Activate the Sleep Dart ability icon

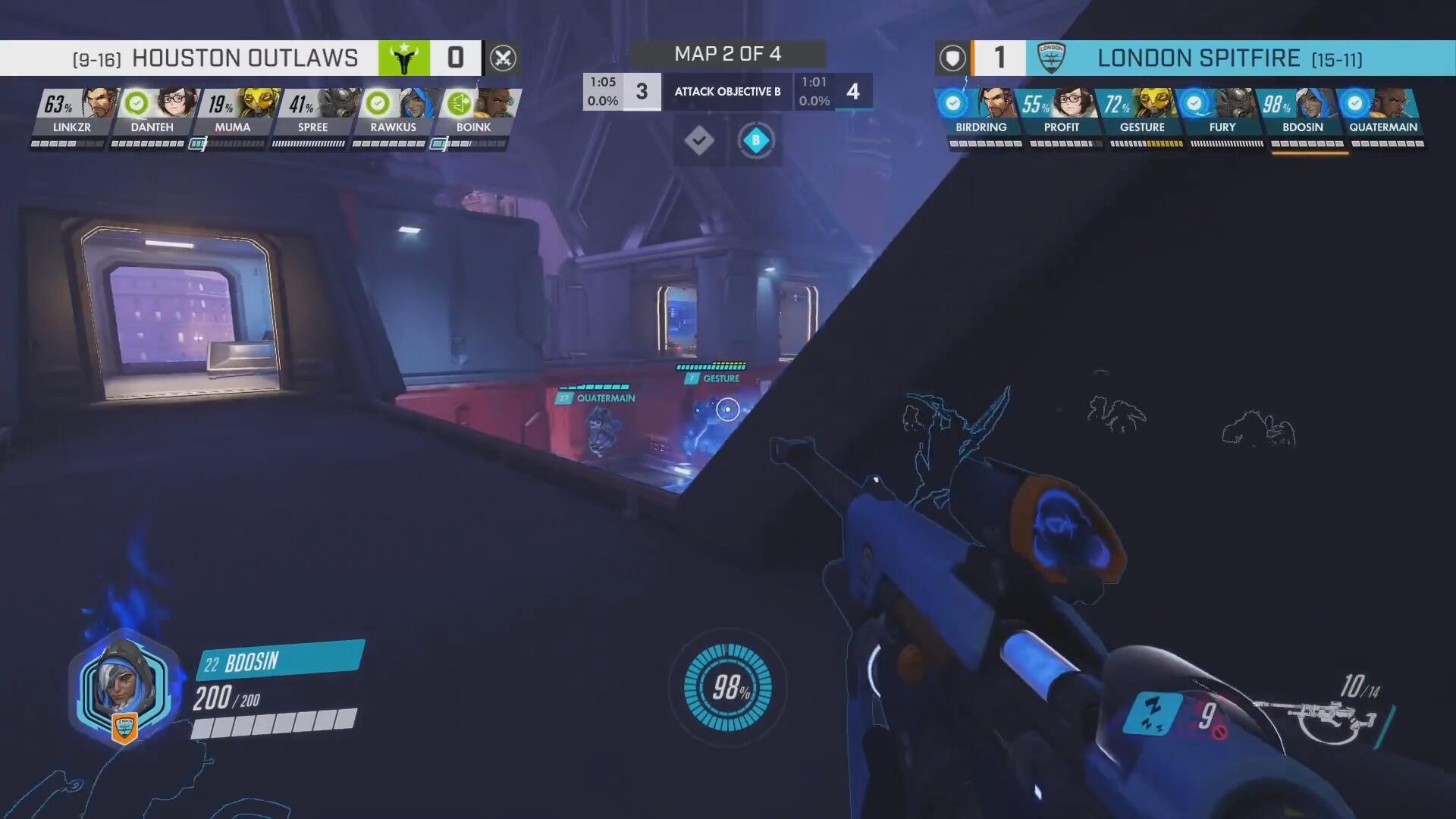[x=1153, y=714]
